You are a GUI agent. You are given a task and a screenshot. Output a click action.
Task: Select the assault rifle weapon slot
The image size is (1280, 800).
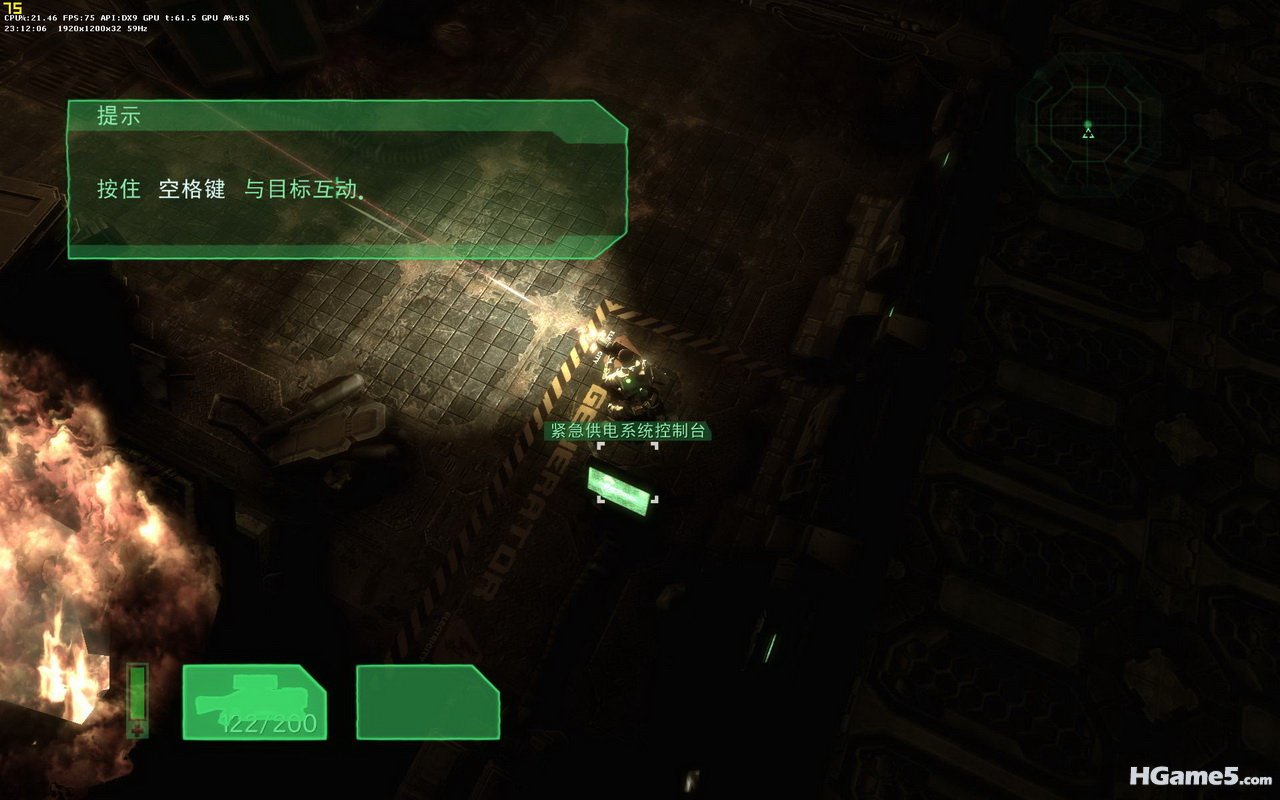(254, 702)
